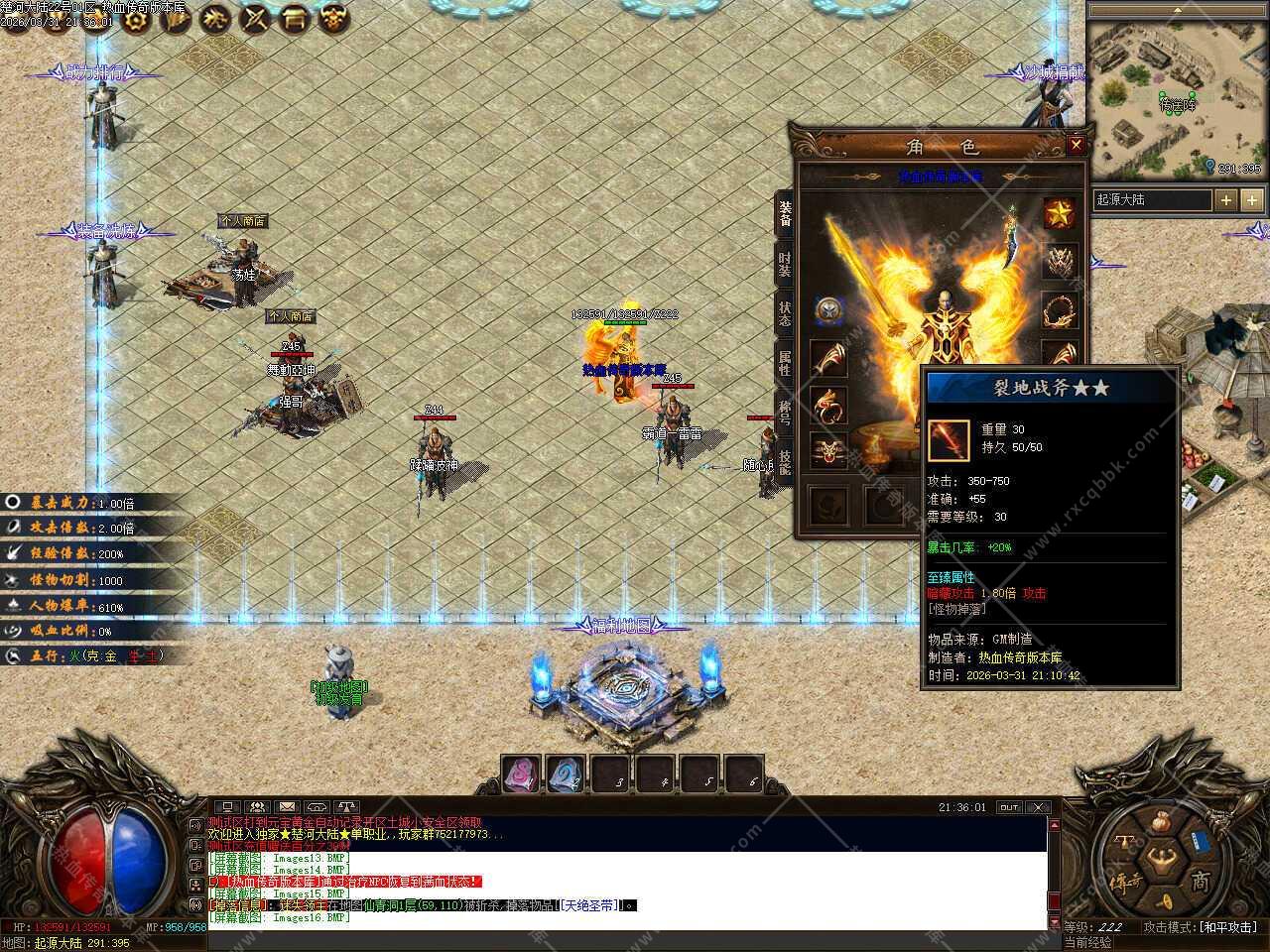Screen dimensions: 1270x952
Task: Use the pink rune in hotbar slot 1
Action: [521, 774]
